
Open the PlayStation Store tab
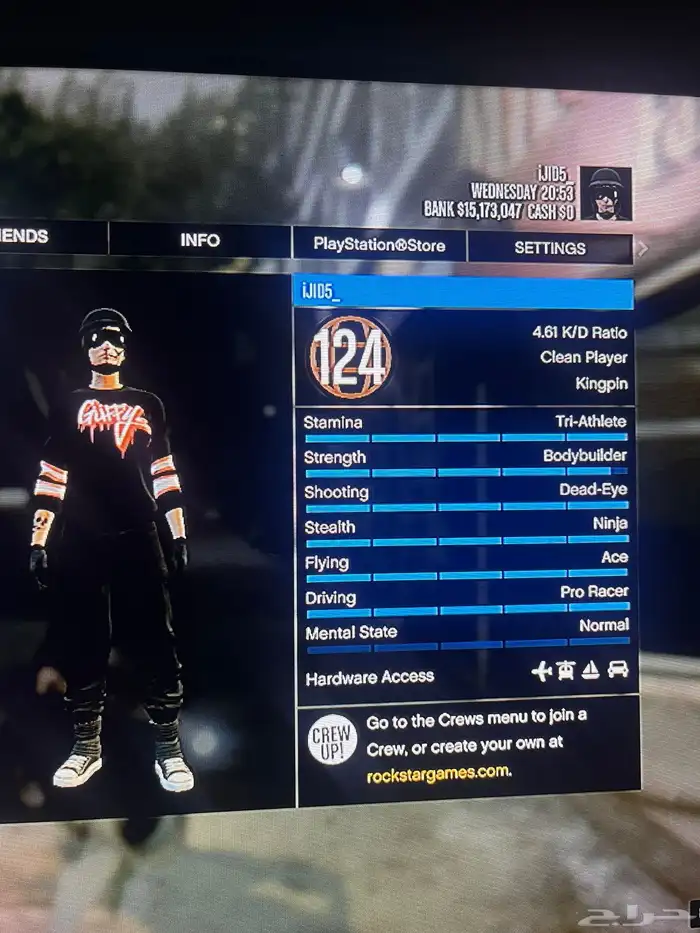379,244
